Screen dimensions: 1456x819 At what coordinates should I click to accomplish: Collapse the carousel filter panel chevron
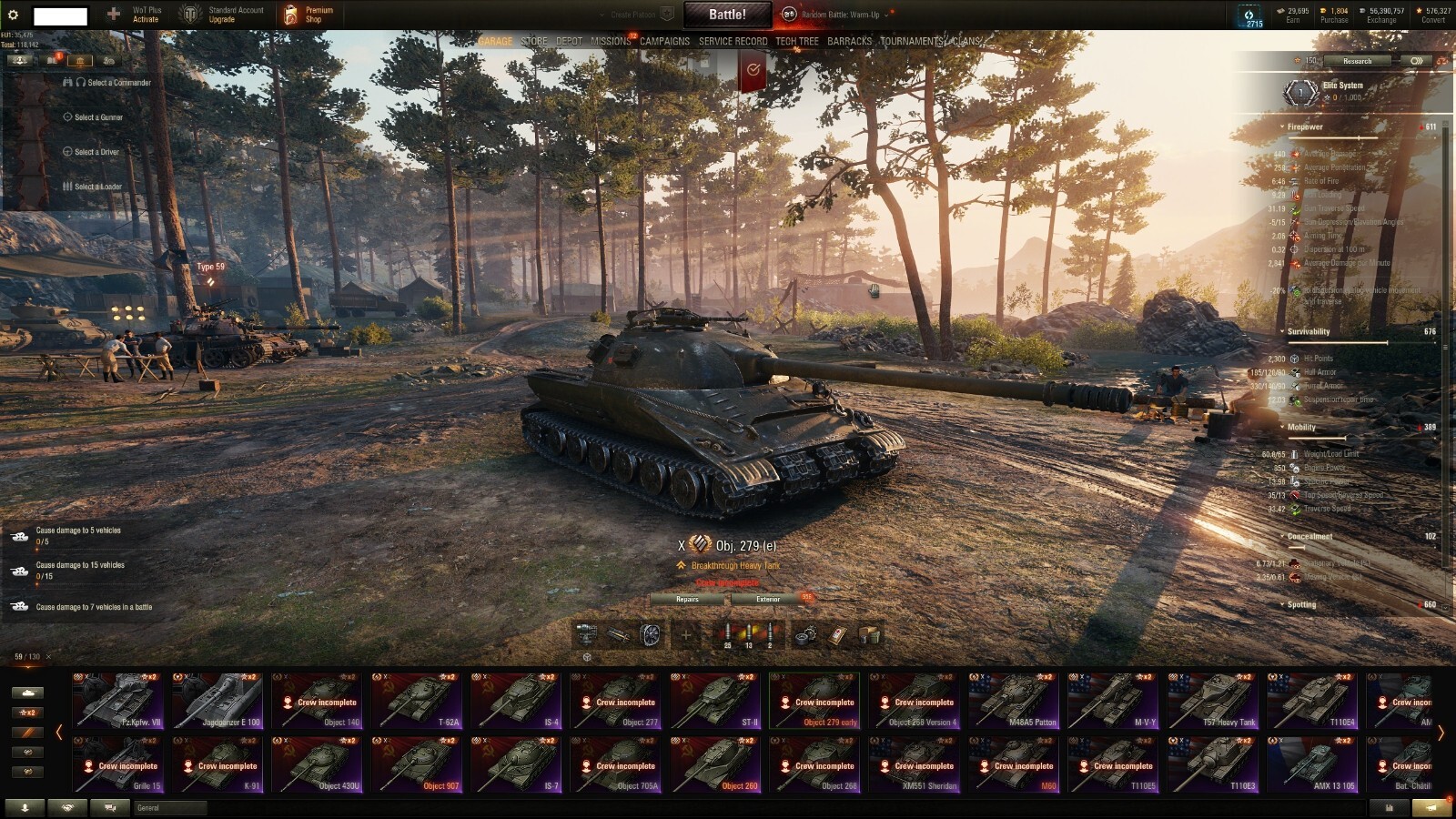click(x=59, y=731)
